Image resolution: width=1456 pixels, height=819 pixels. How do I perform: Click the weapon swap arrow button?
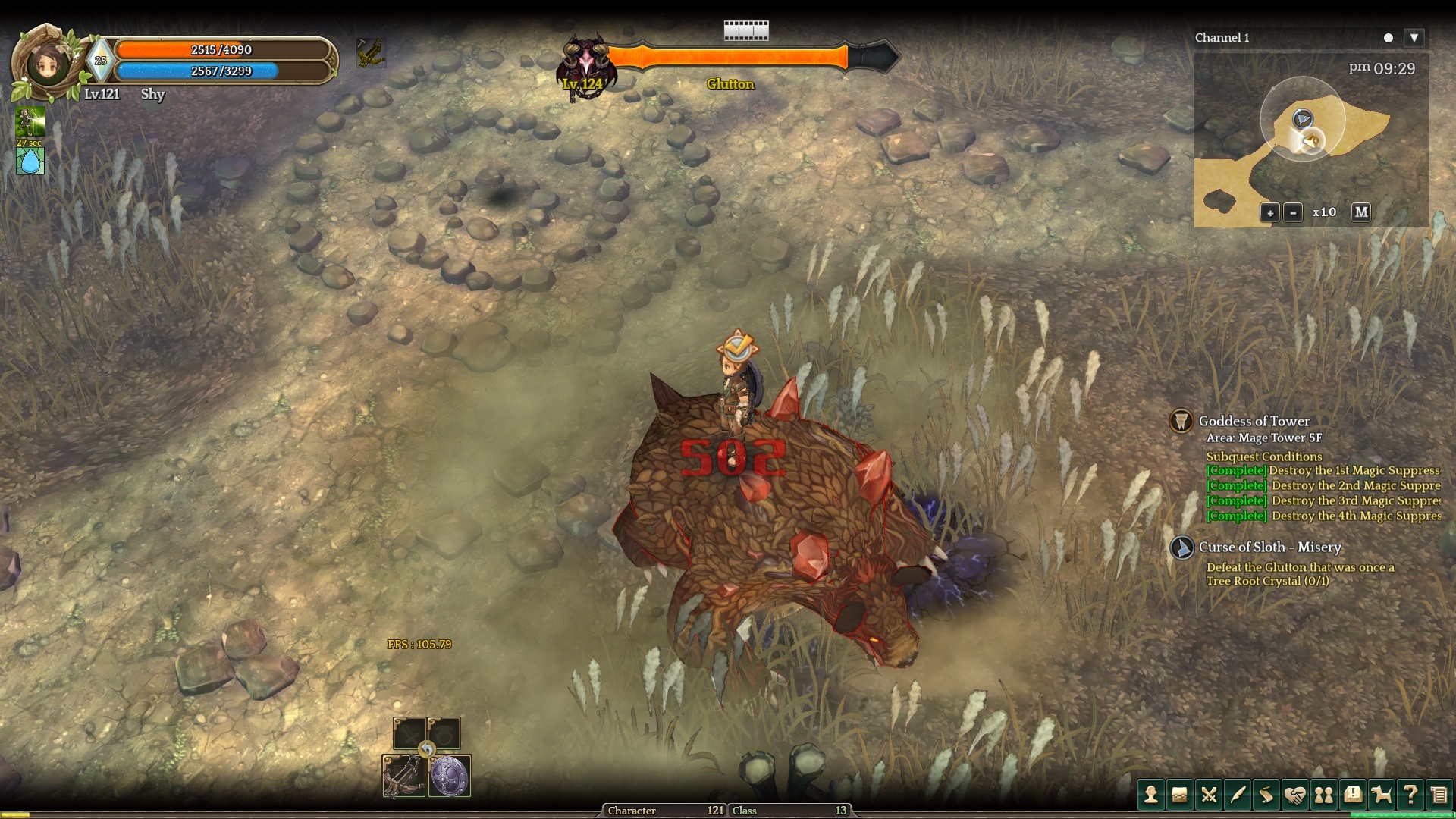[x=427, y=750]
